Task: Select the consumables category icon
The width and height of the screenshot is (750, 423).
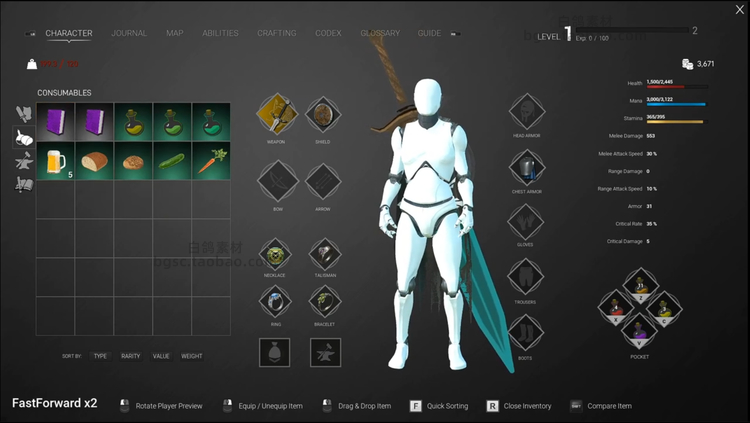Action: click(24, 138)
